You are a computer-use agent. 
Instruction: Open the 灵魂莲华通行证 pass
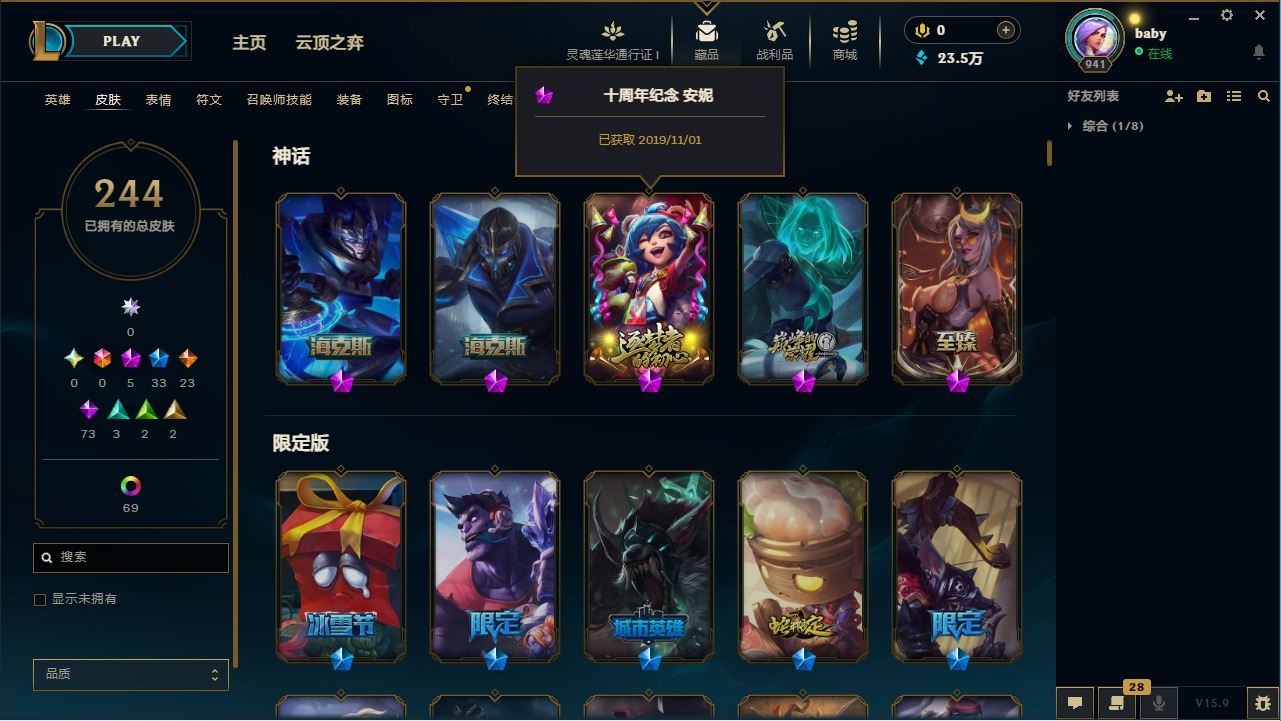[x=613, y=41]
